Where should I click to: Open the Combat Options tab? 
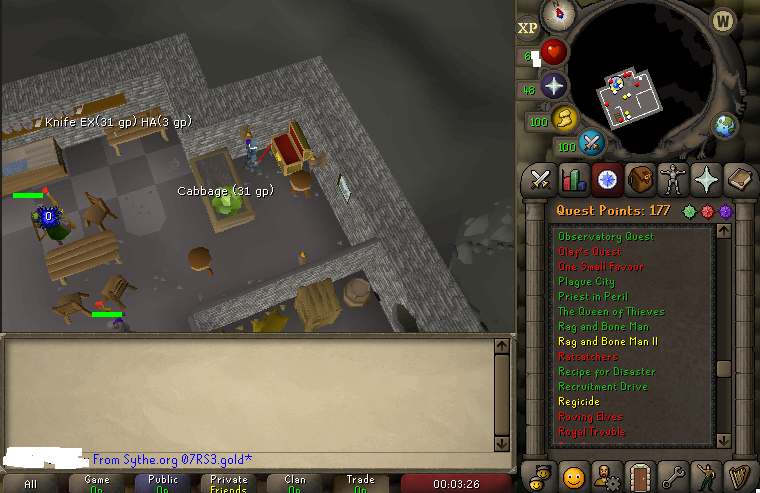tap(541, 180)
